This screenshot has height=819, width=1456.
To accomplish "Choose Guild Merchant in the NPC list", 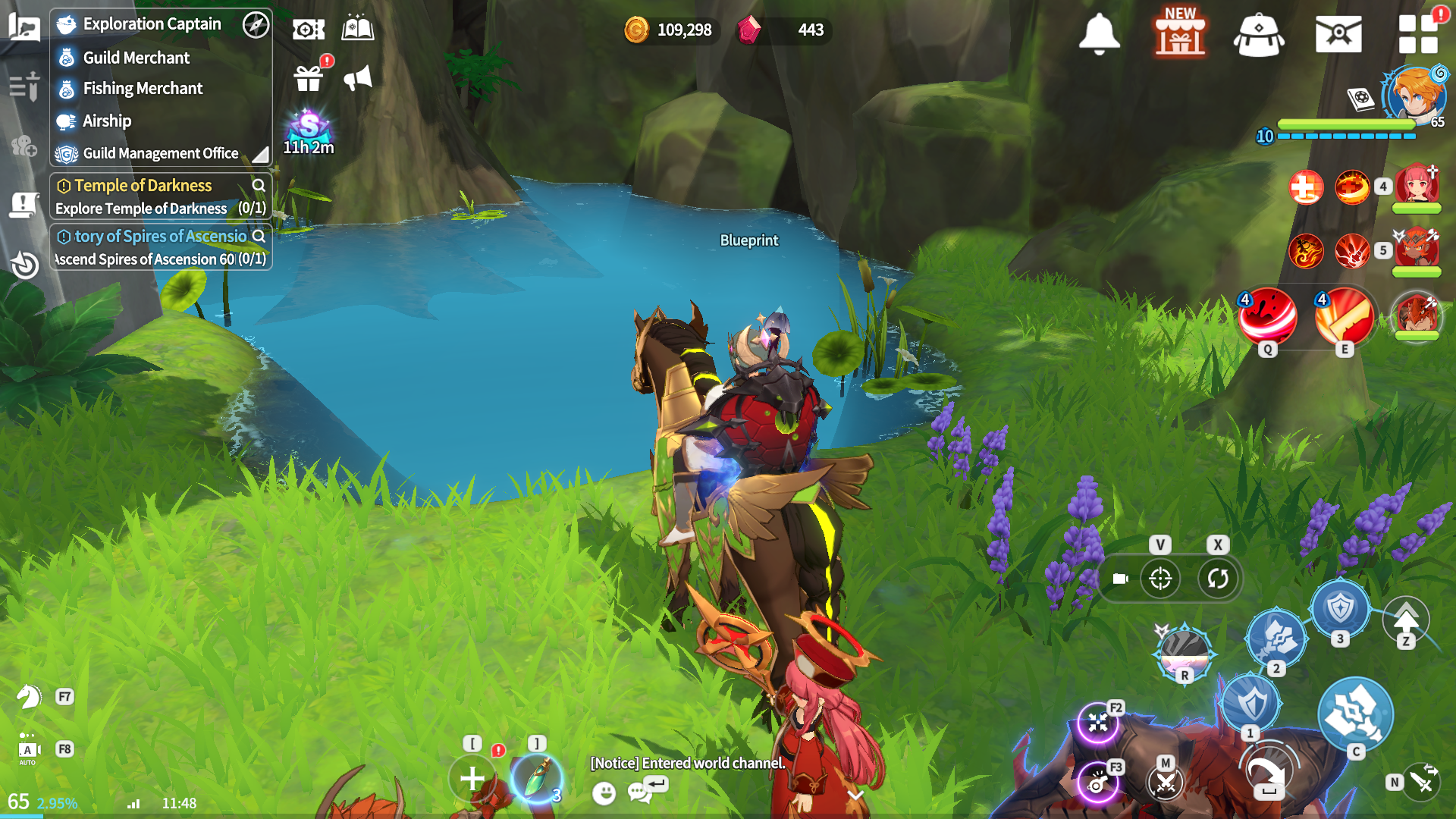I will pos(136,58).
